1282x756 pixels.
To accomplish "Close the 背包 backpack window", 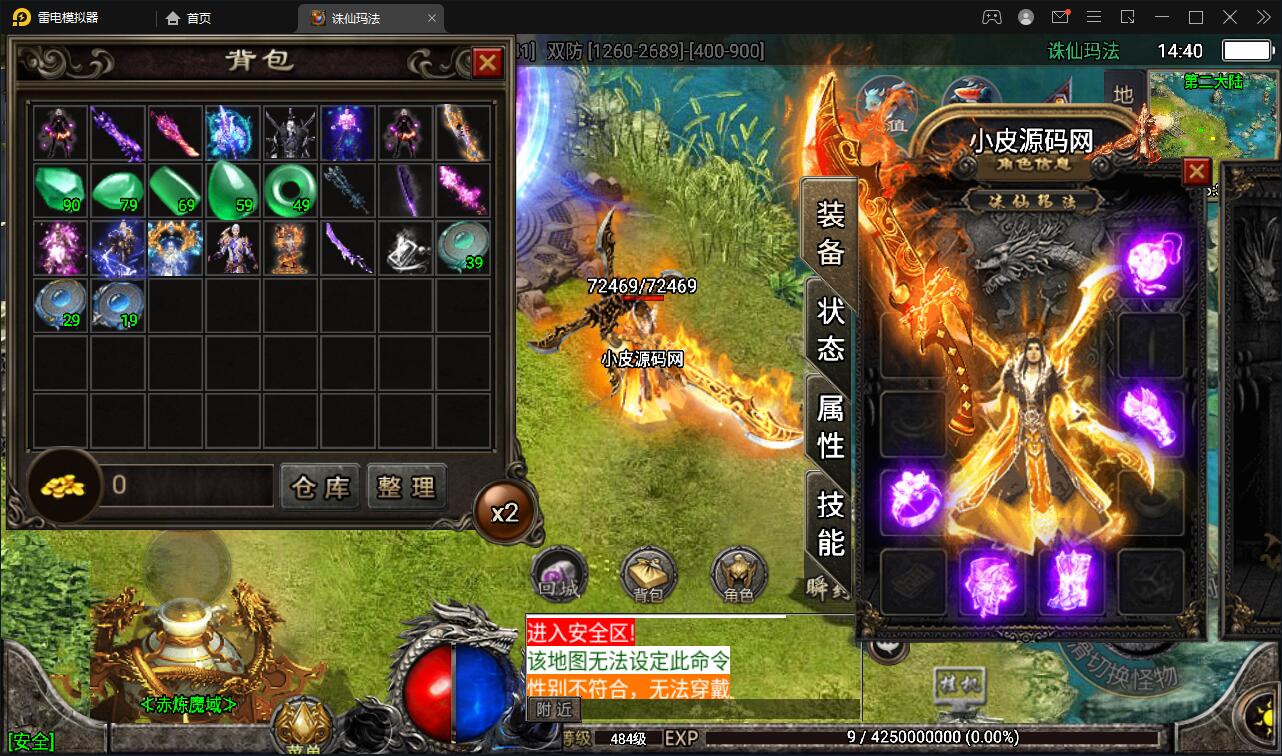I will pyautogui.click(x=487, y=63).
